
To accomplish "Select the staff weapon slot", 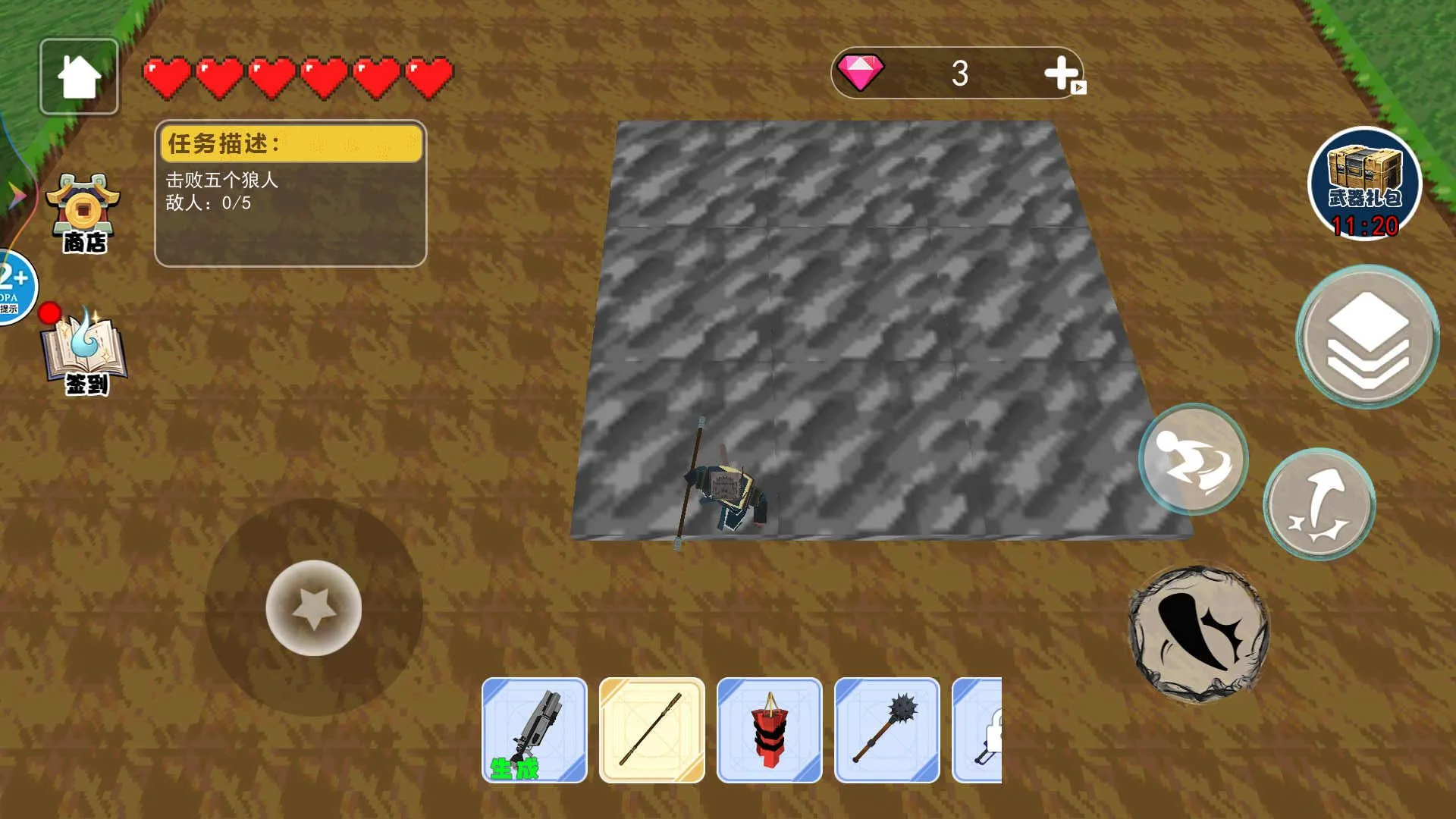I will pos(652,730).
